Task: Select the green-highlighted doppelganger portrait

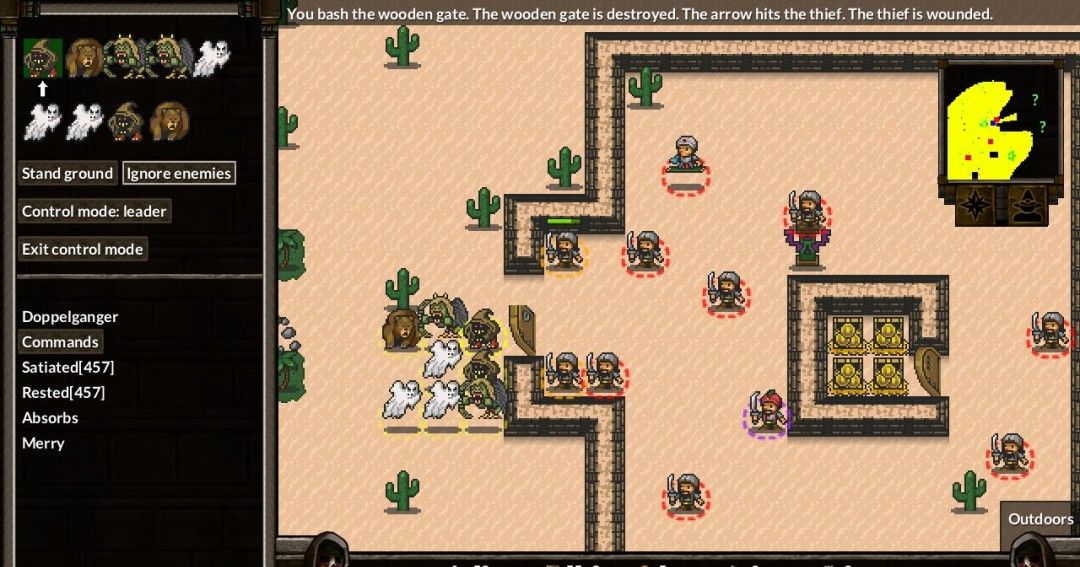Action: click(x=43, y=59)
